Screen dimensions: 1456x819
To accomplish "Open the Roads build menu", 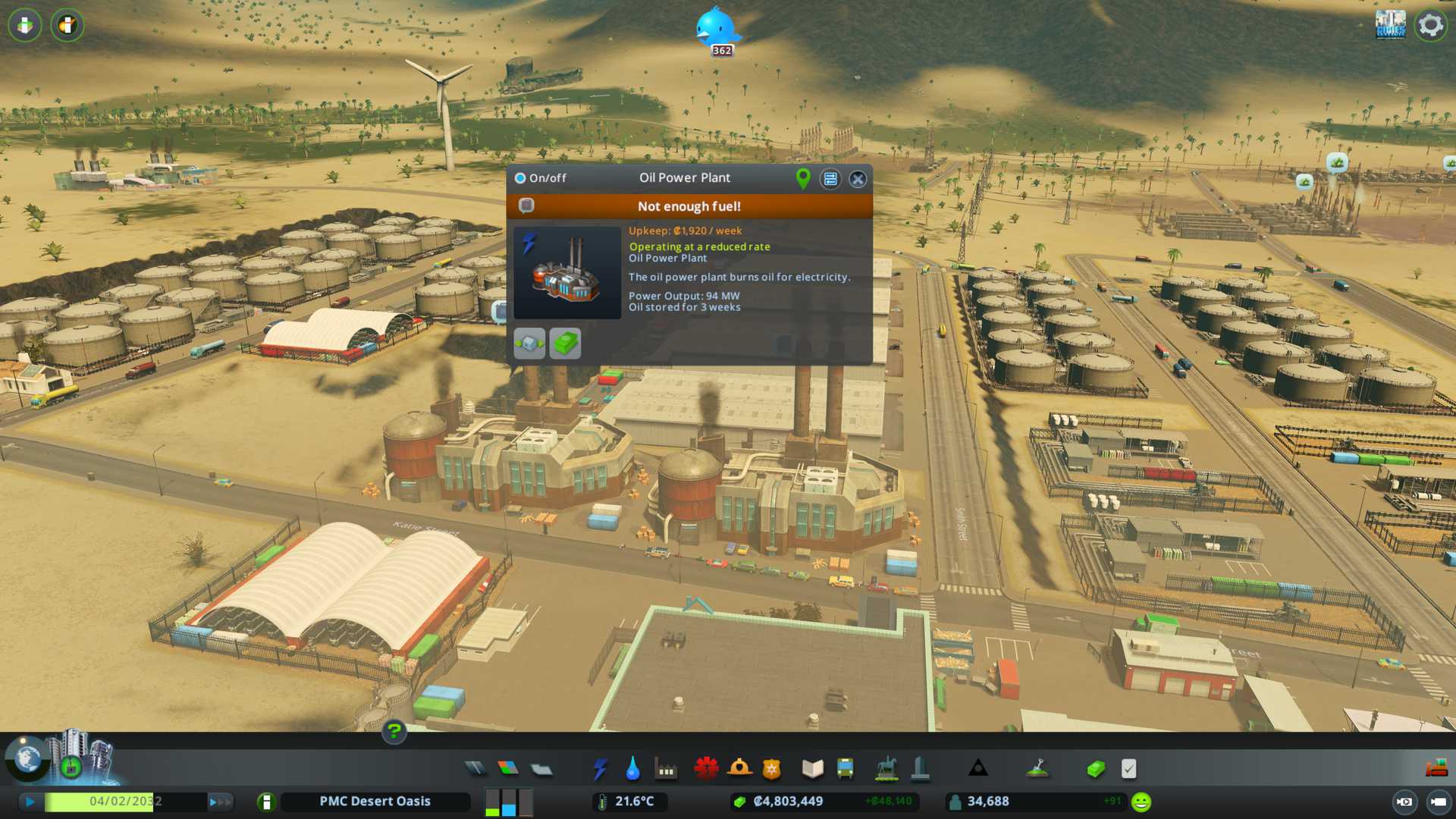I will point(475,769).
